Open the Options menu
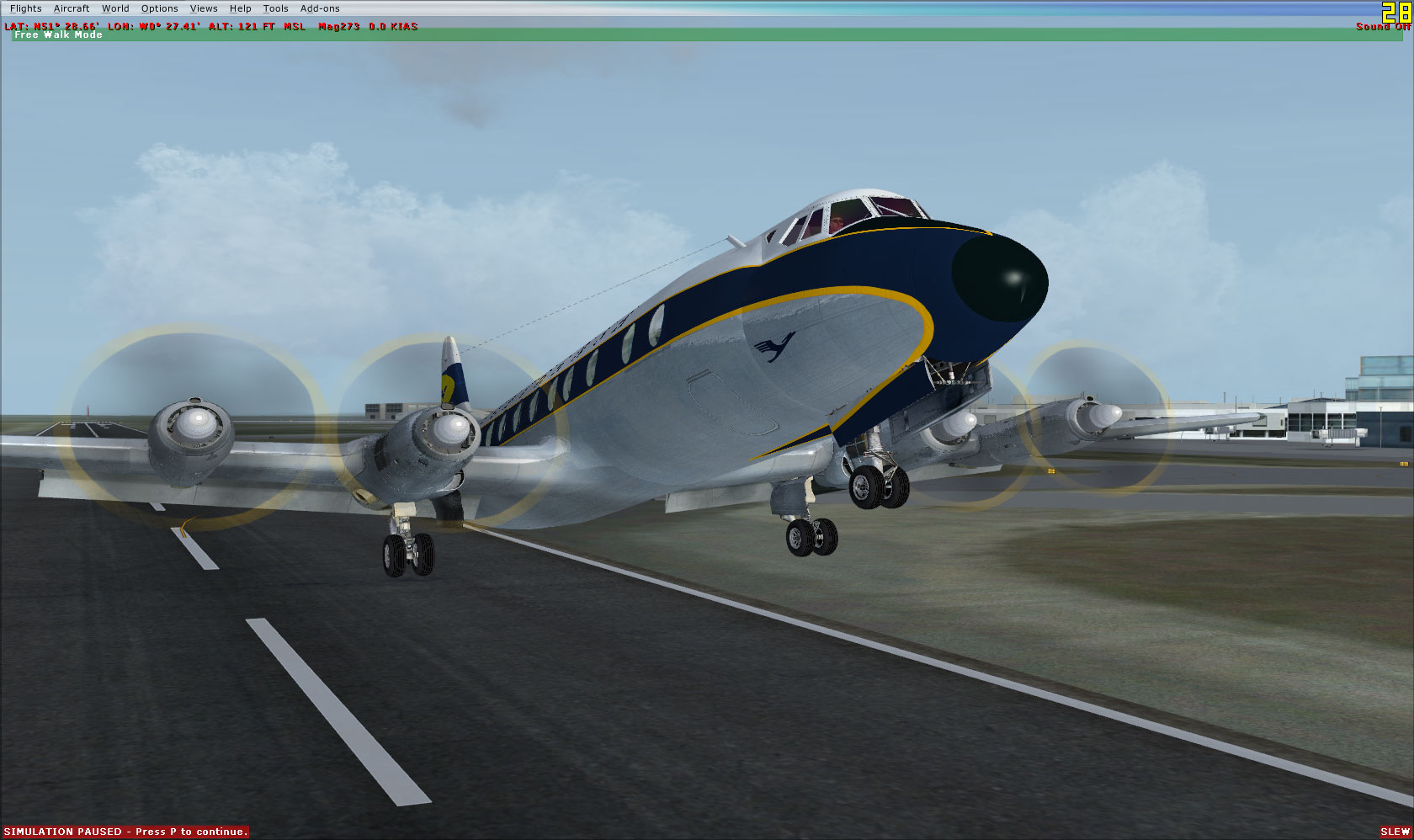Screen dimensions: 1414x840 tap(159, 8)
